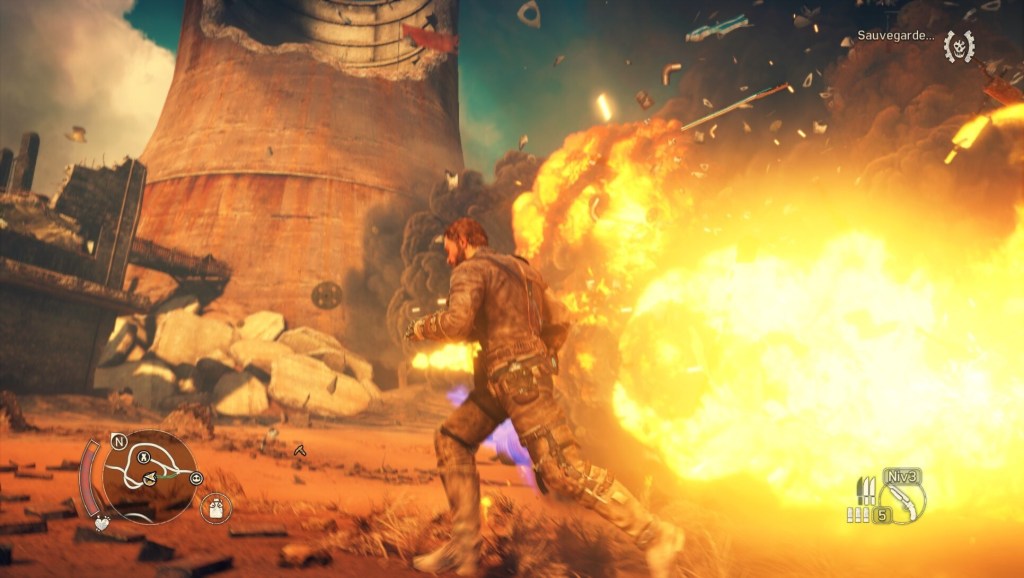Click the skull marker on minimap edge
The width and height of the screenshot is (1024, 578).
pyautogui.click(x=195, y=478)
